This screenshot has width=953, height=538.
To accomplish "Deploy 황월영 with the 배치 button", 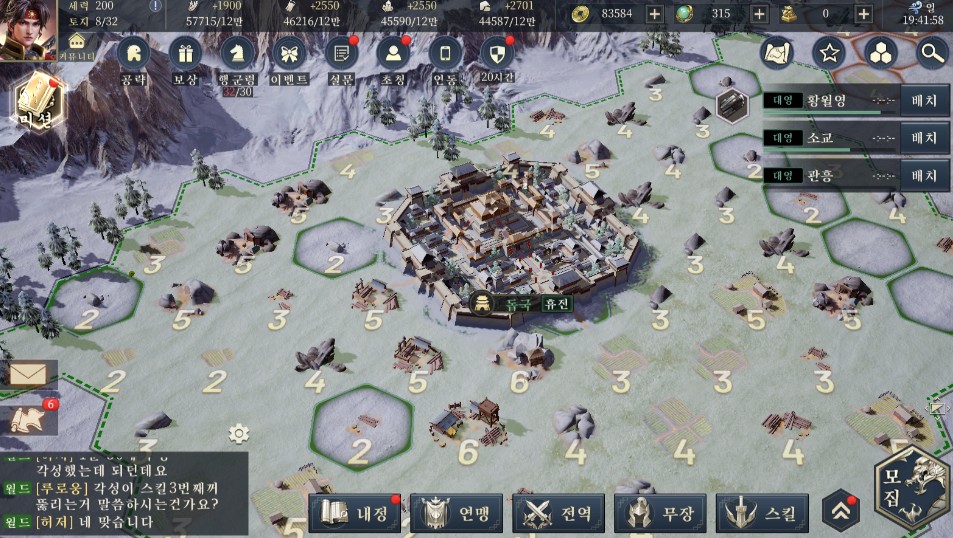I will [924, 100].
